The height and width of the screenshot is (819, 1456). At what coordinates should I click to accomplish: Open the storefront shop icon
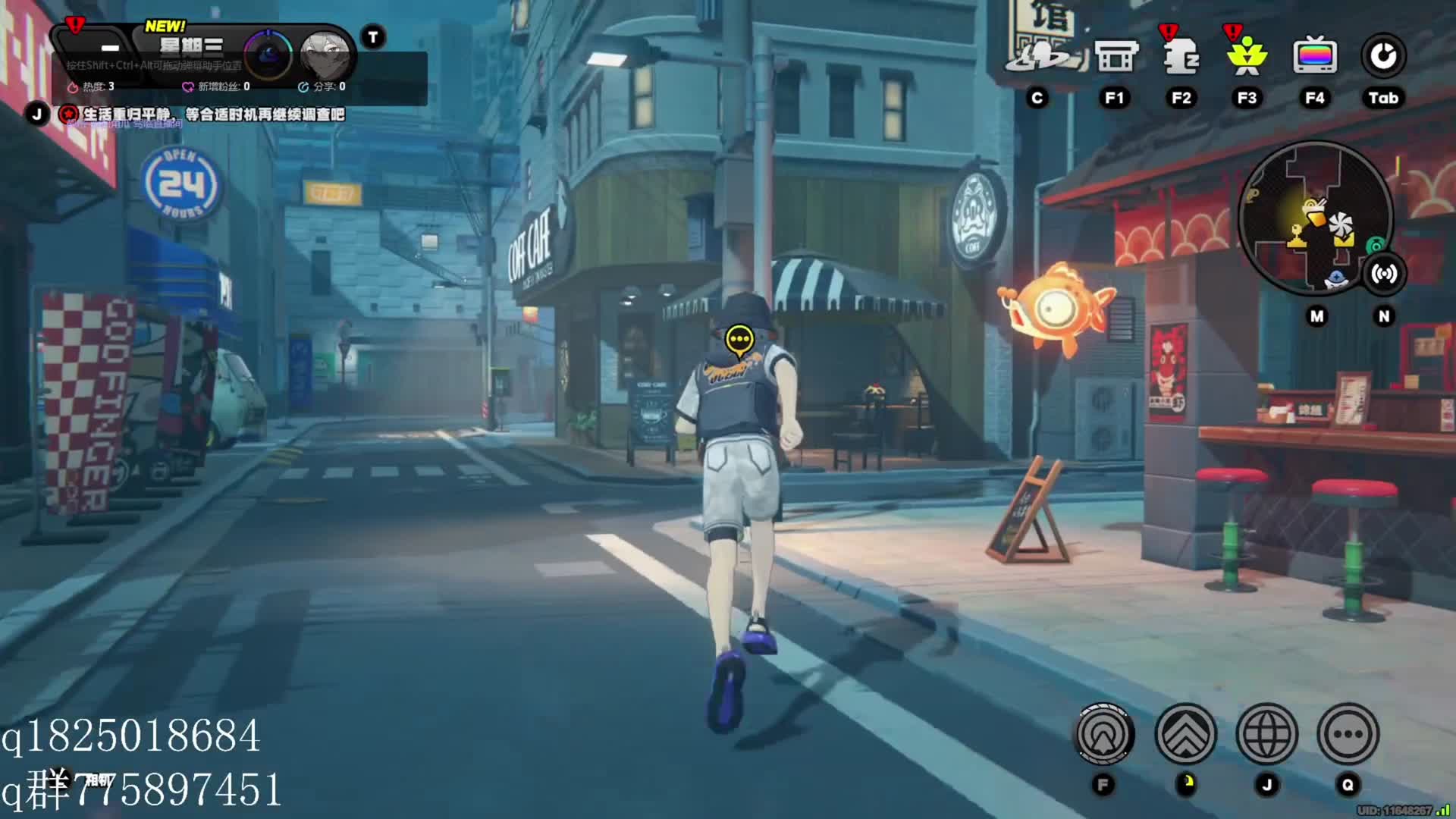pos(1116,55)
